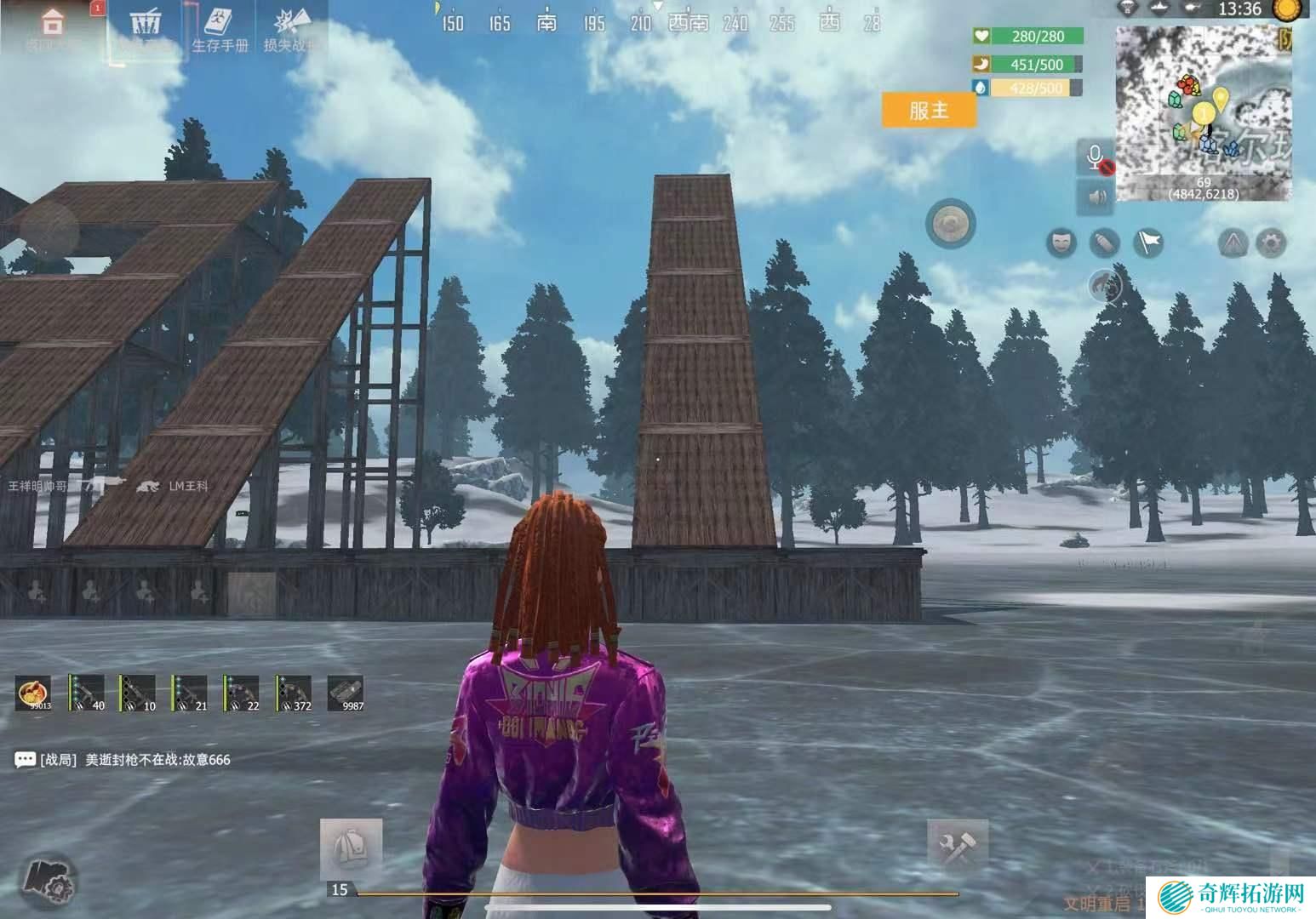1316x919 pixels.
Task: Open the 损失战报 loss report
Action: pyautogui.click(x=290, y=30)
